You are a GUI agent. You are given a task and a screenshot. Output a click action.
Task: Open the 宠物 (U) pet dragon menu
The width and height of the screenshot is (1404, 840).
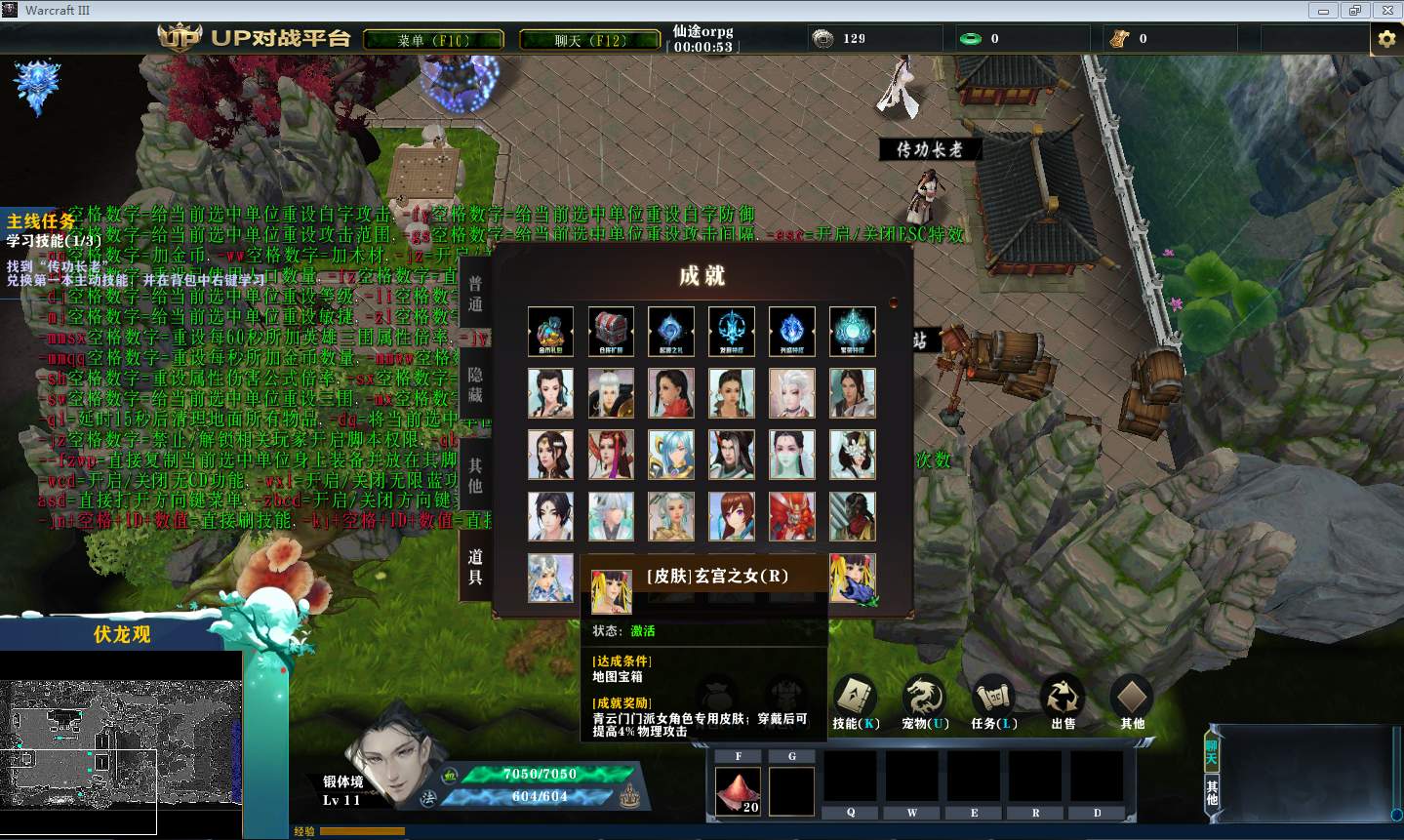pos(924,700)
